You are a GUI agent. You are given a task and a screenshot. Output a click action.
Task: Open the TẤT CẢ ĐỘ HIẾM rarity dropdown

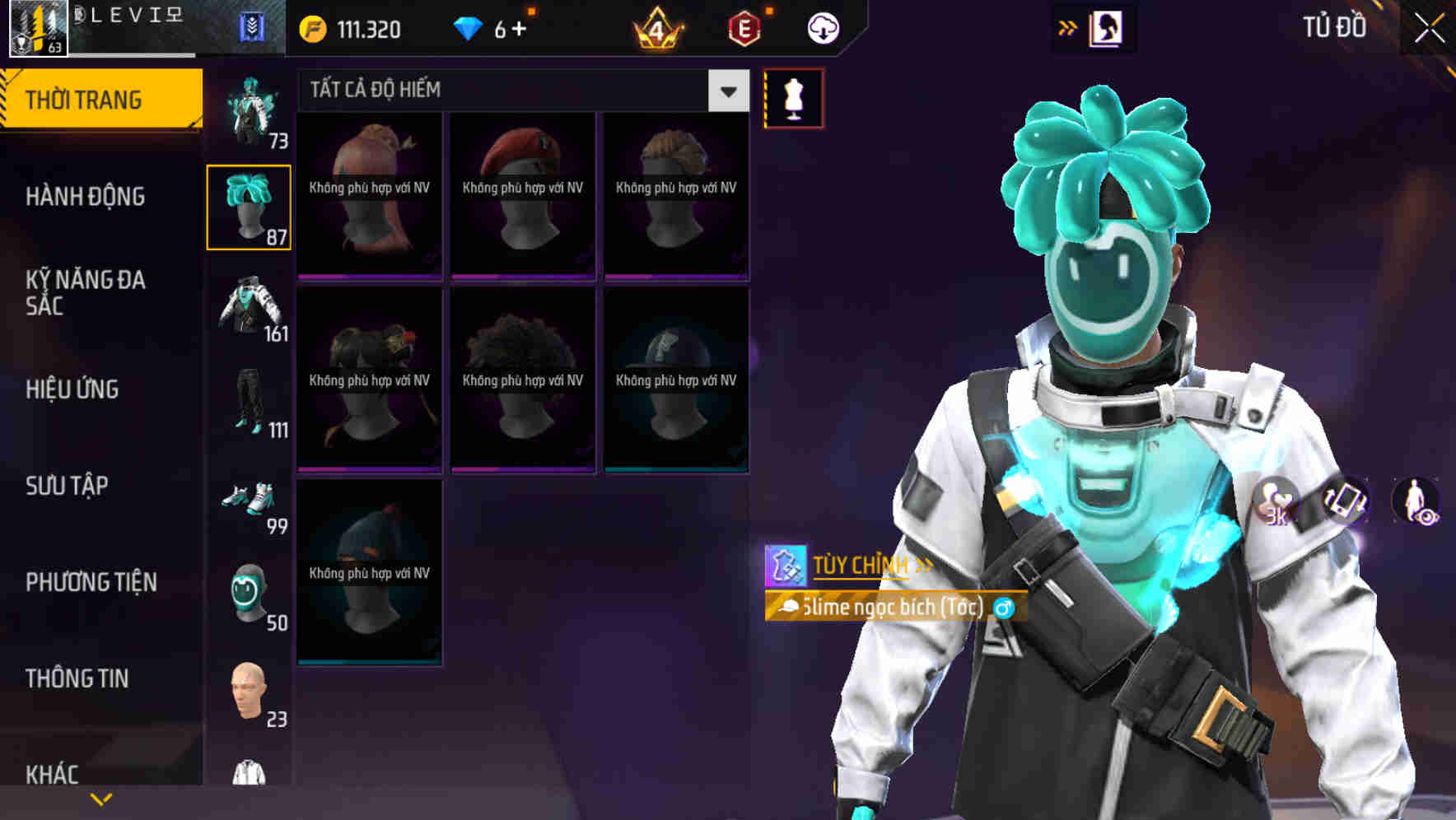519,91
